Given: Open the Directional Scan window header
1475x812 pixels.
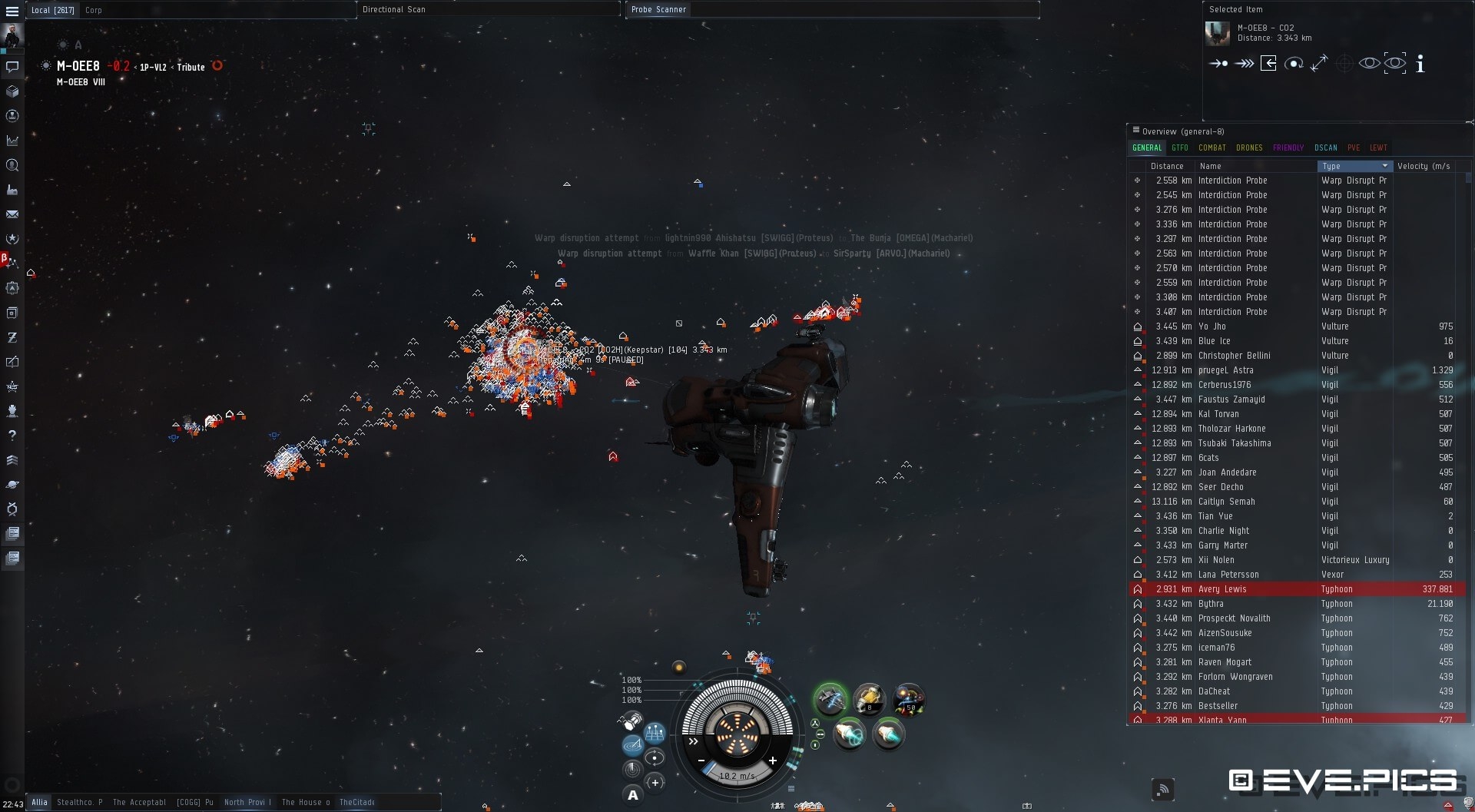Looking at the screenshot, I should (394, 9).
